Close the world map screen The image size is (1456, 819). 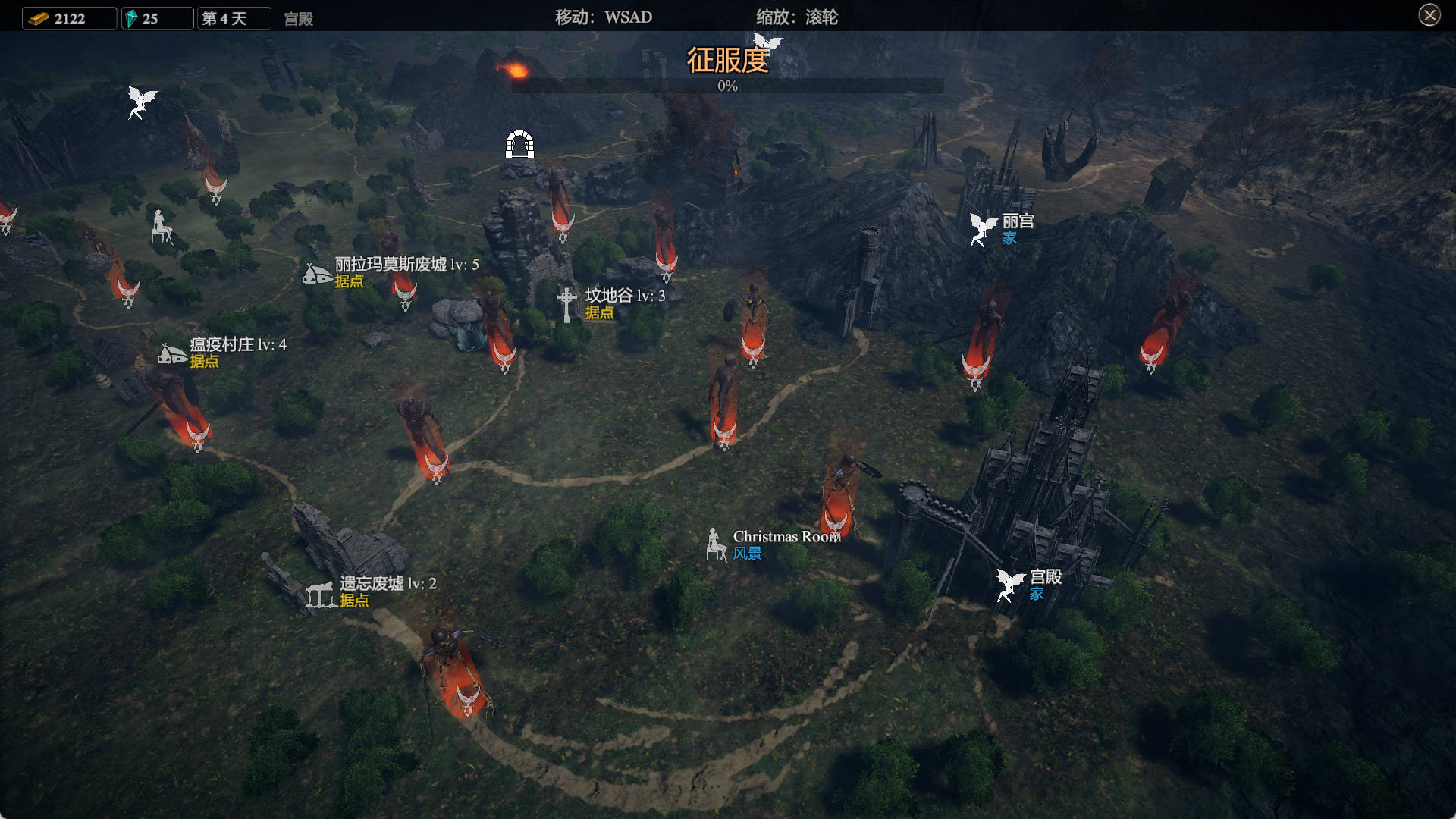click(1429, 15)
